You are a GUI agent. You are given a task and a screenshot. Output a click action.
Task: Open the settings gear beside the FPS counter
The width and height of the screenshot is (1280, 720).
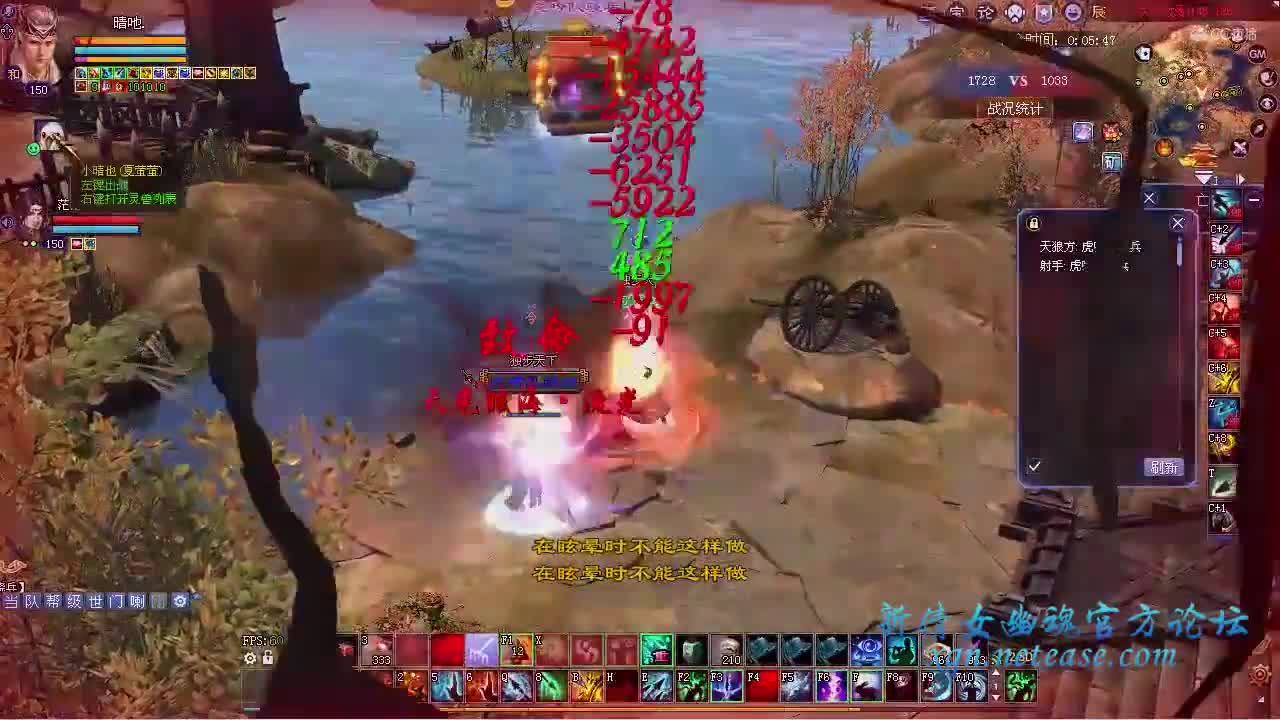point(250,657)
